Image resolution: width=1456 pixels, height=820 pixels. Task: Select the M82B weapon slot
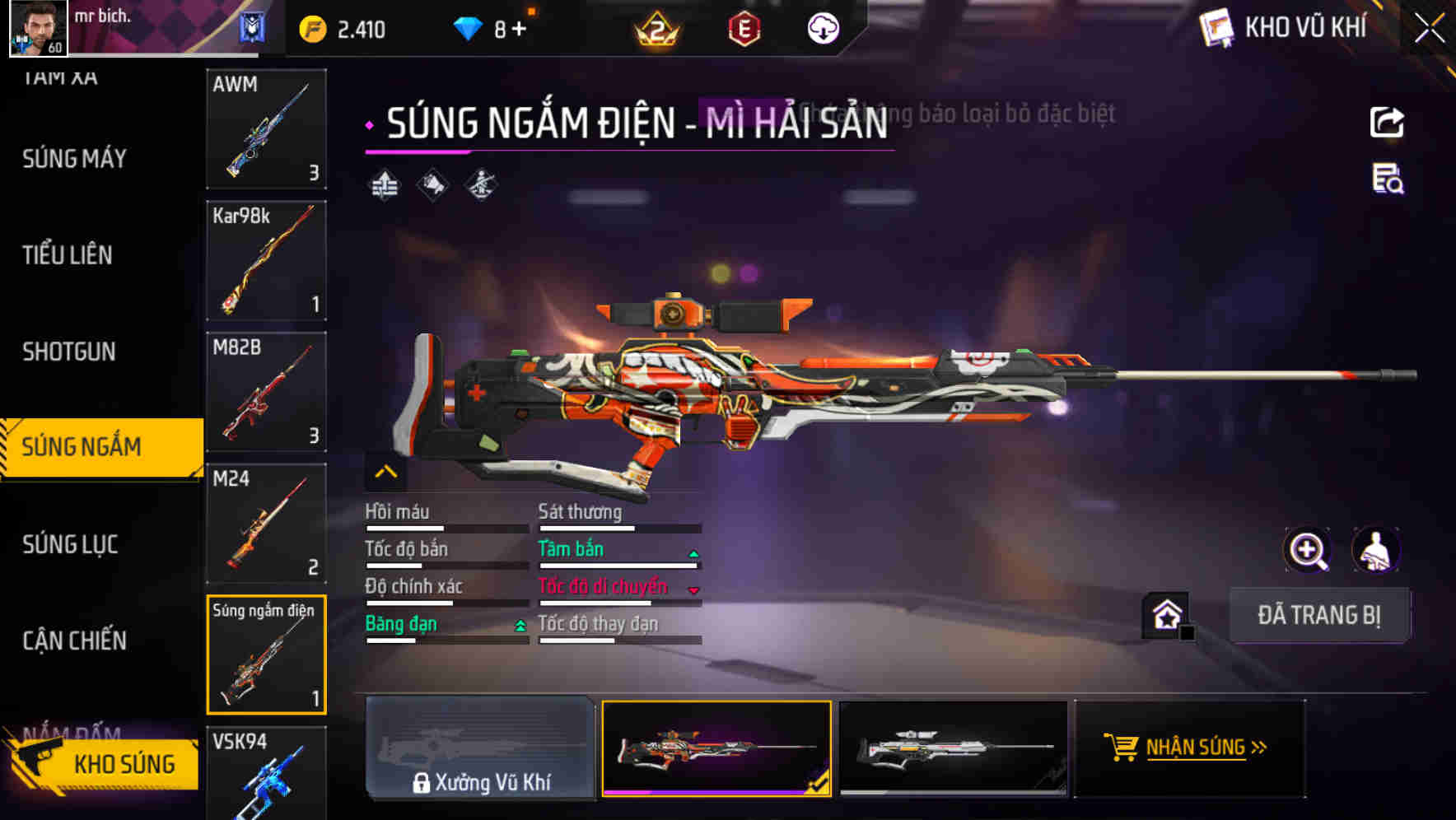266,392
